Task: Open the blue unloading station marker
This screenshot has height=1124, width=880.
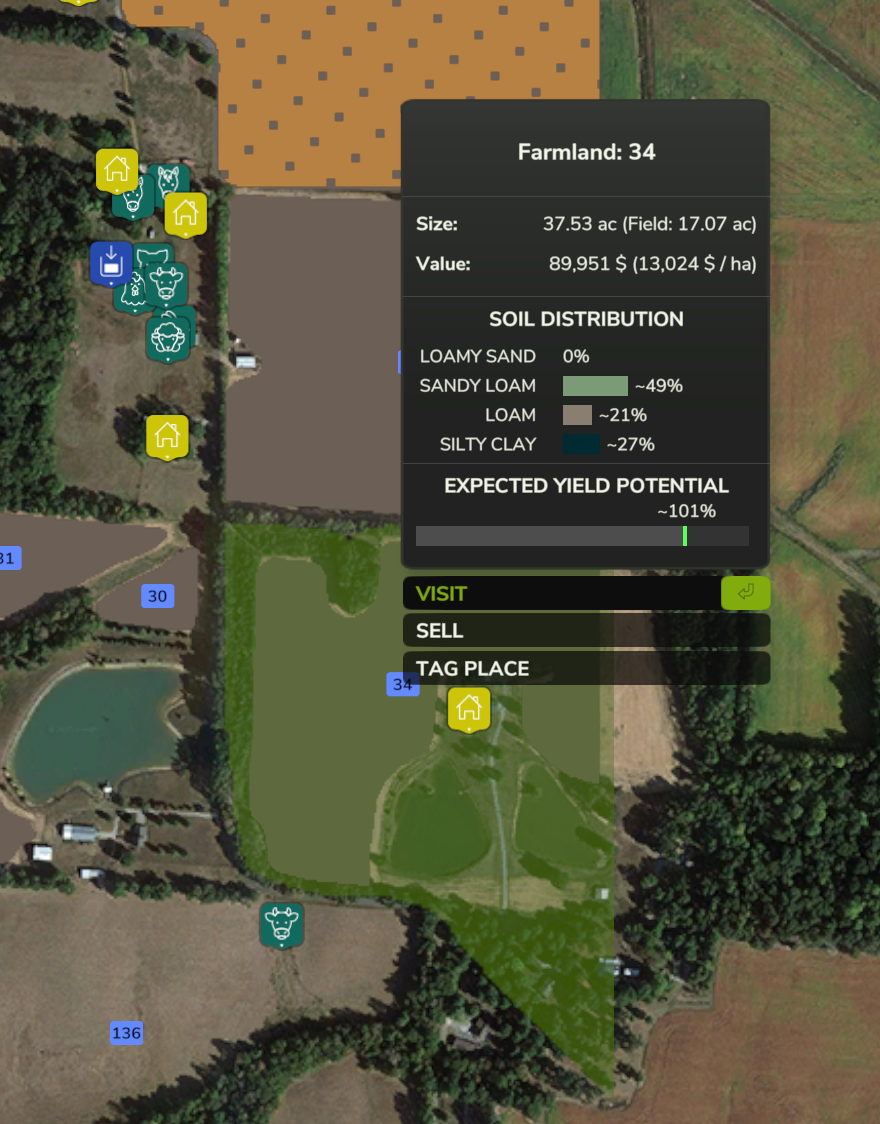Action: 110,263
